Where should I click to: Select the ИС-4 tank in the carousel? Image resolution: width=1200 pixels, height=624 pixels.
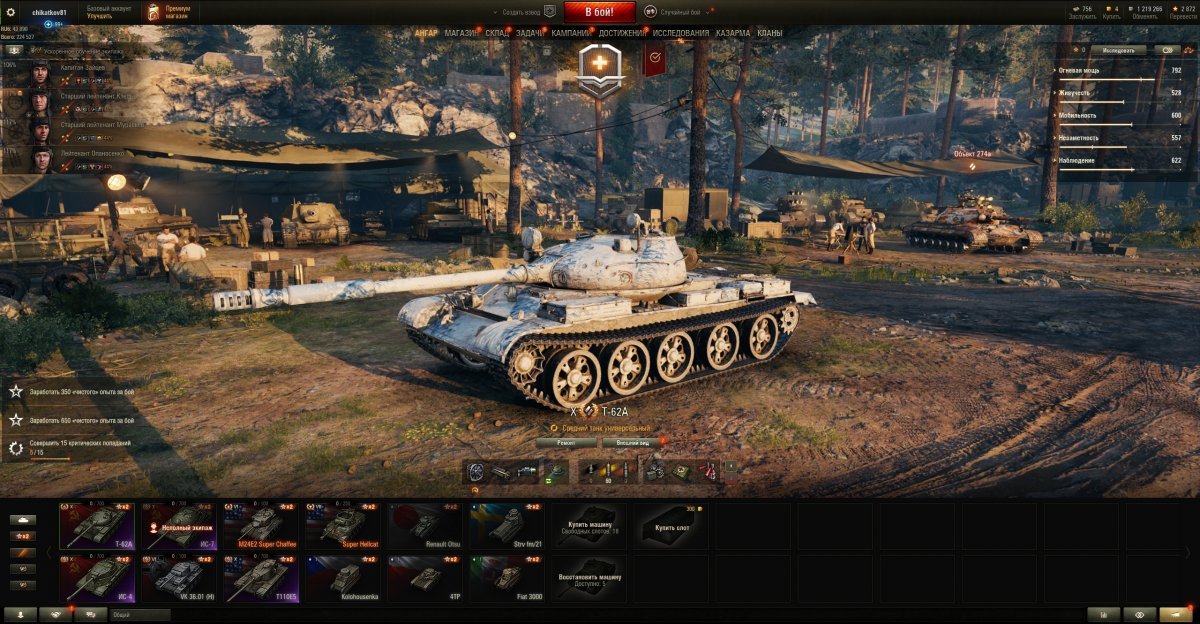(x=97, y=577)
